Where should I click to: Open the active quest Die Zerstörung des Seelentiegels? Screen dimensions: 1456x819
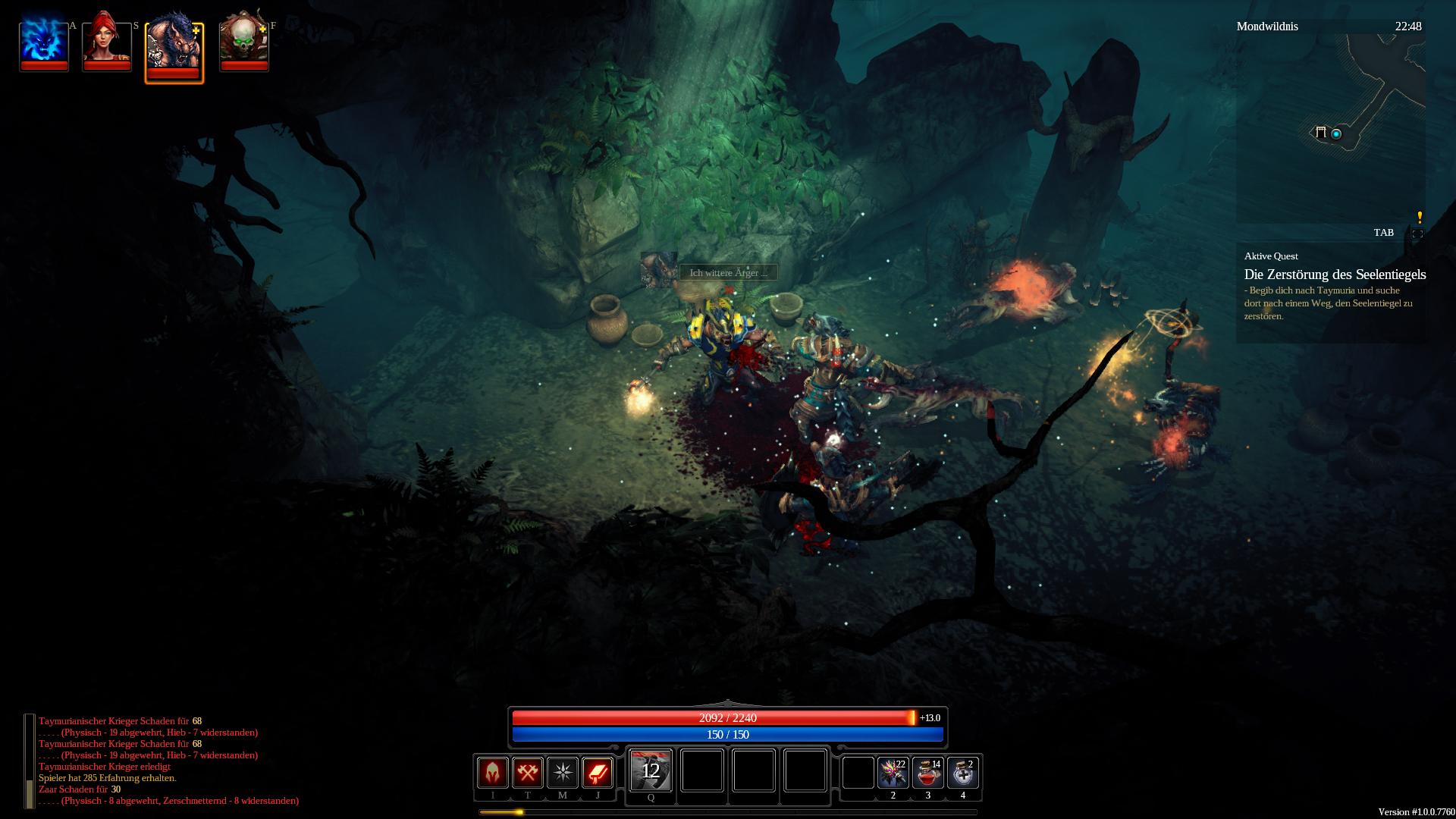pyautogui.click(x=1335, y=275)
